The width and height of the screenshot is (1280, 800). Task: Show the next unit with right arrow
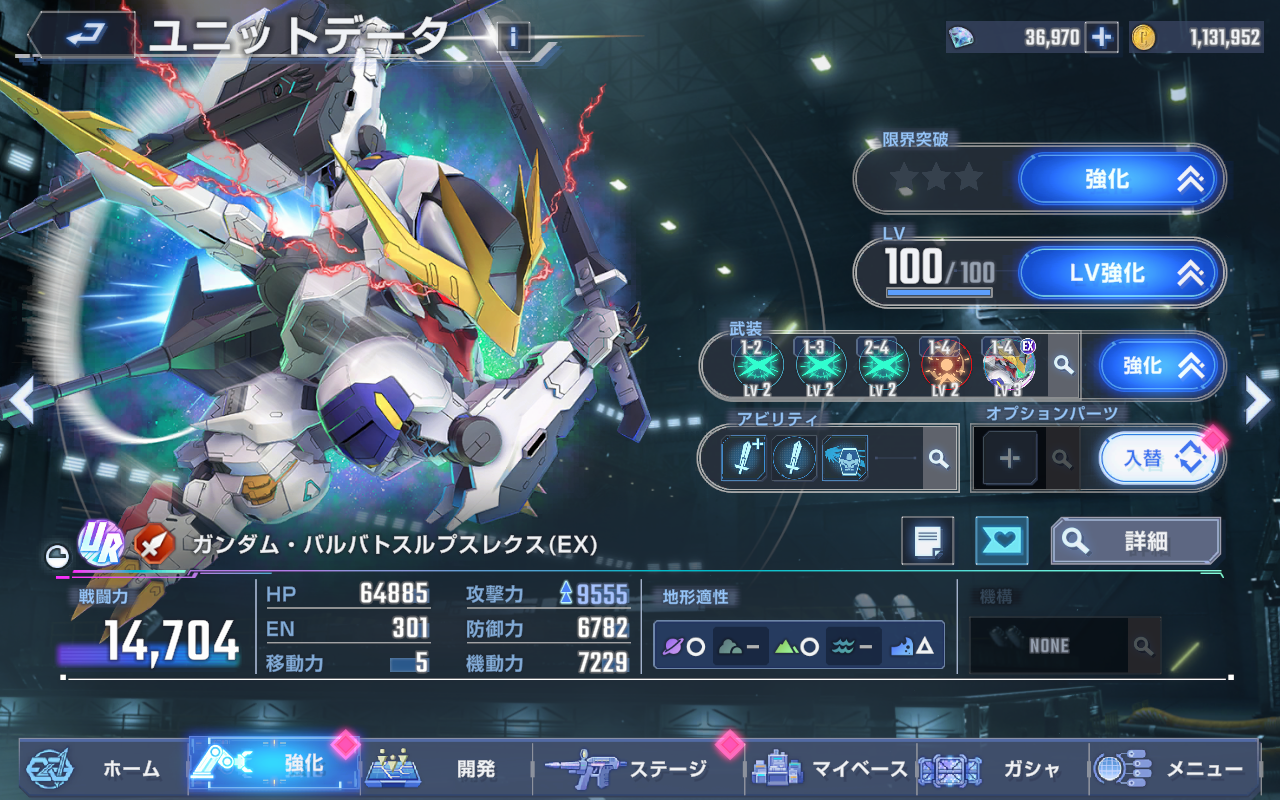1257,402
